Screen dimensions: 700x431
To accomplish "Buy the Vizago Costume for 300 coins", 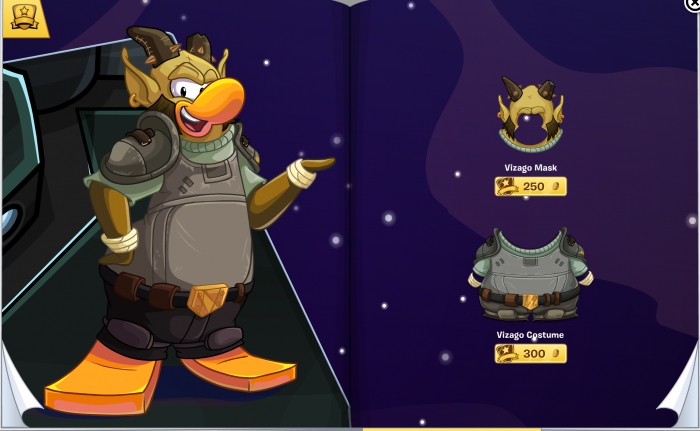I will coord(531,354).
